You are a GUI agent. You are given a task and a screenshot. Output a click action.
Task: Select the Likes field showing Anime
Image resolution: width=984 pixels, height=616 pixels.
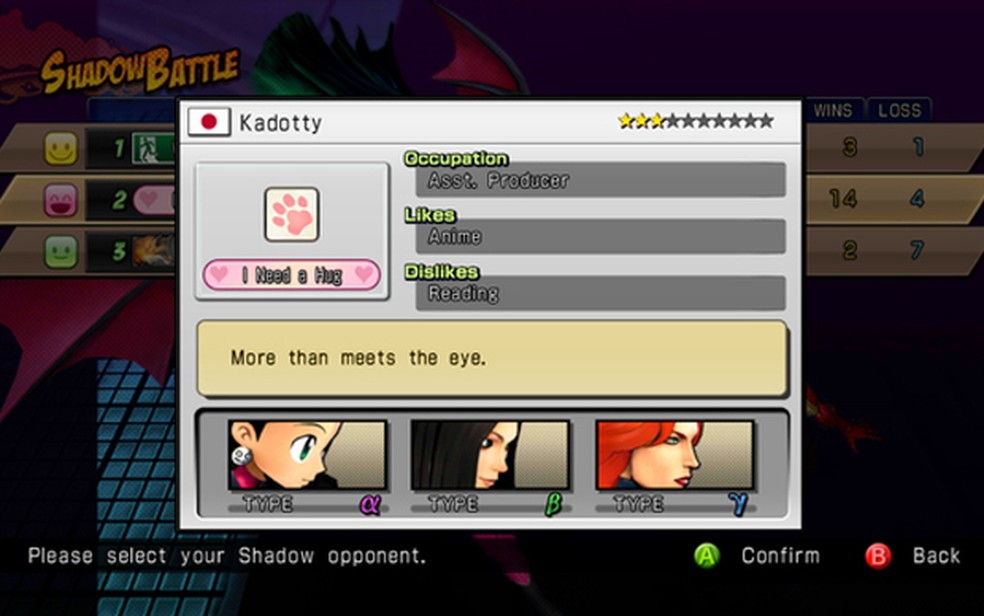click(600, 237)
